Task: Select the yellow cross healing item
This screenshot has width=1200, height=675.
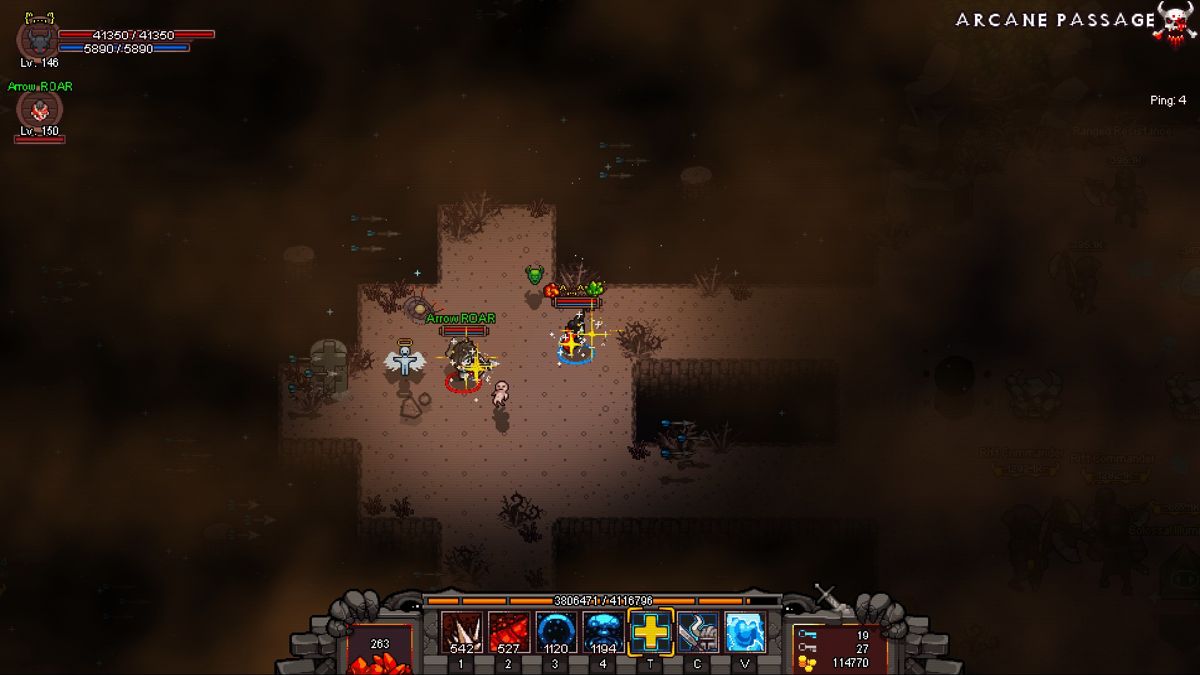Action: tap(651, 632)
